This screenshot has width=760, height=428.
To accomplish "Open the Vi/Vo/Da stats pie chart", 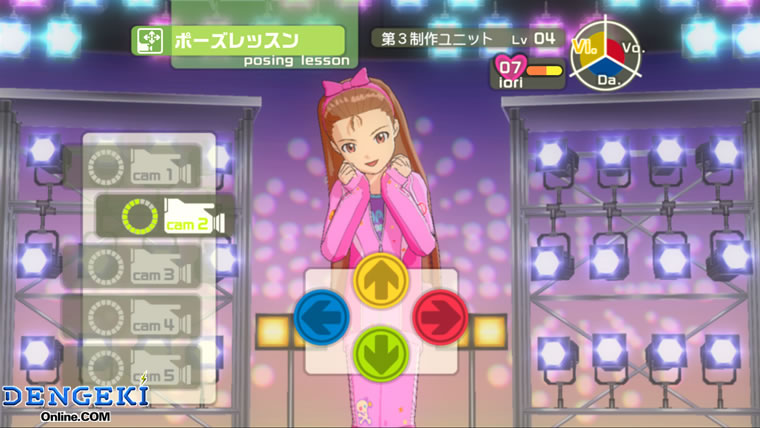I will click(608, 56).
